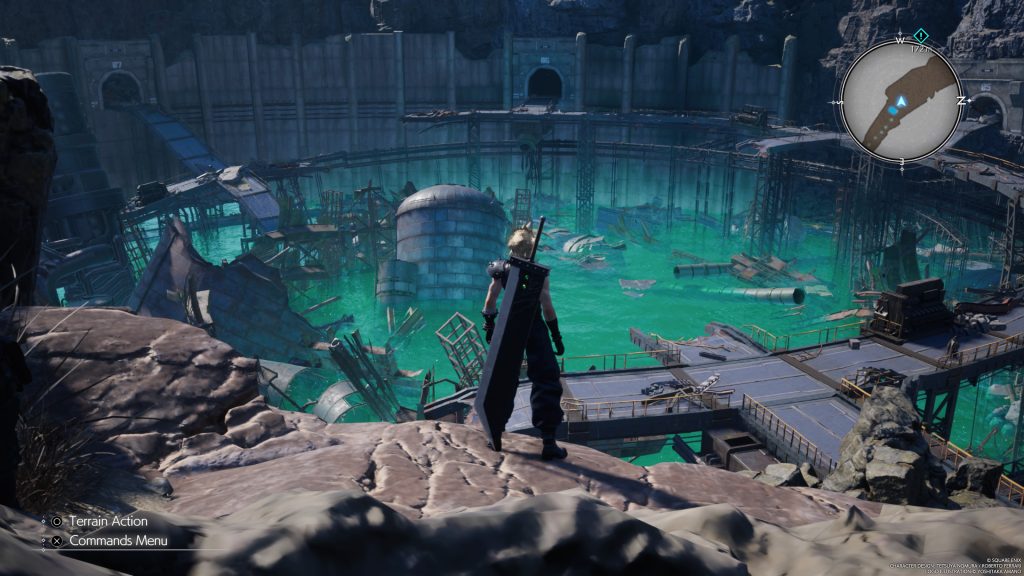This screenshot has height=576, width=1024.
Task: Choose the Commands Menu option
Action: [x=108, y=541]
